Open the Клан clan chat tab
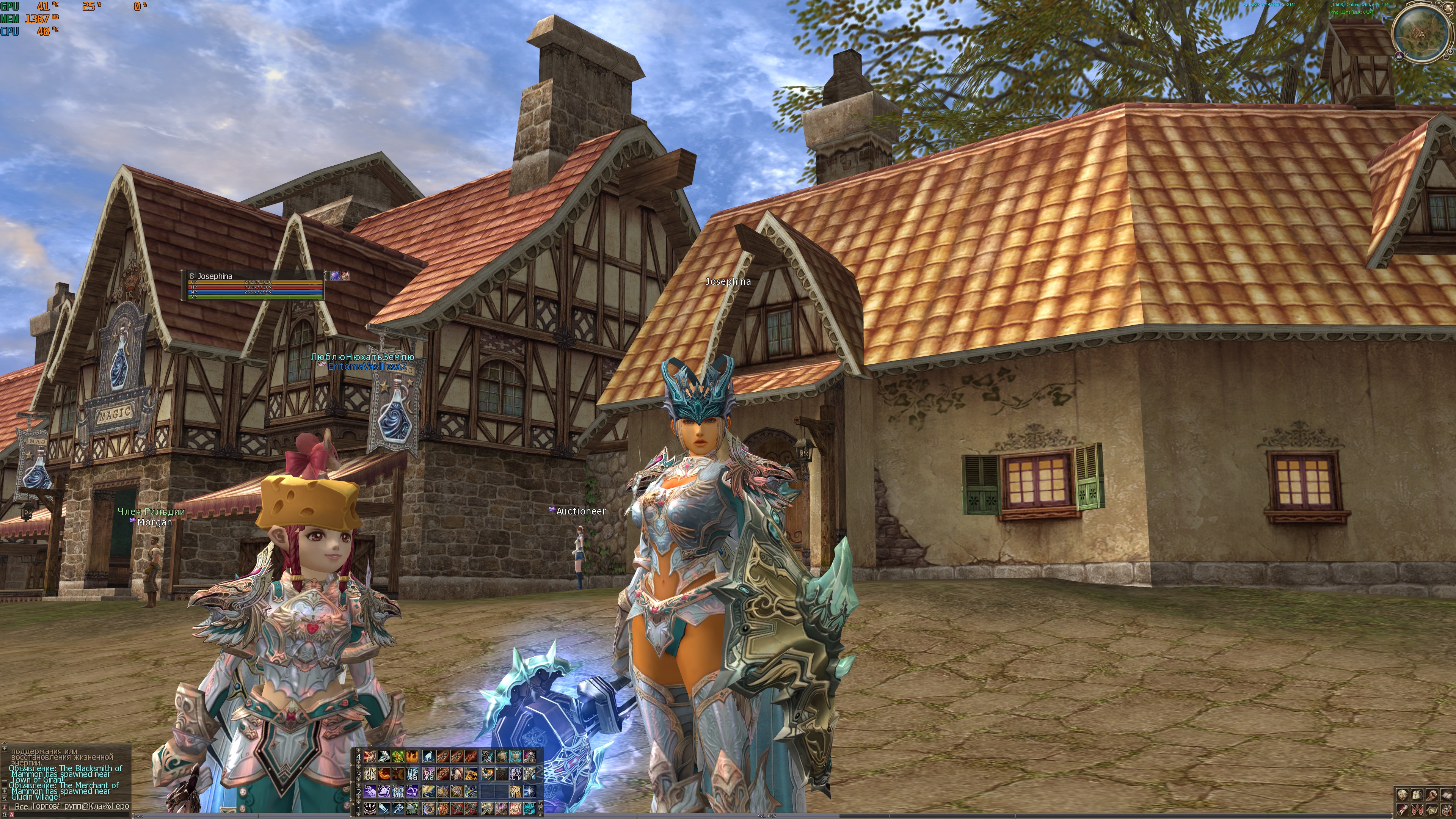This screenshot has height=819, width=1456. pos(95,806)
